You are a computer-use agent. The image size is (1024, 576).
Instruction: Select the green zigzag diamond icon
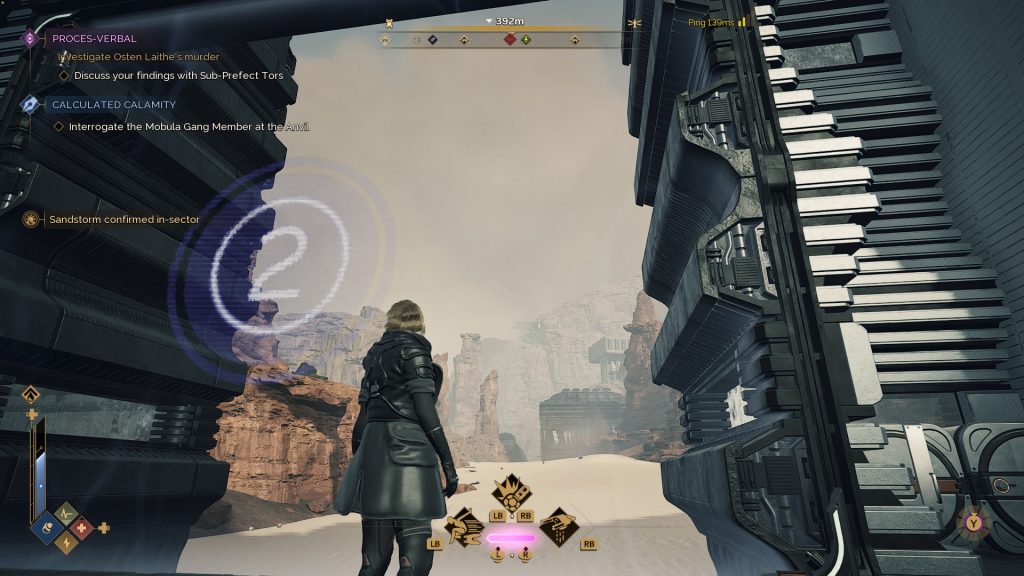pos(64,512)
